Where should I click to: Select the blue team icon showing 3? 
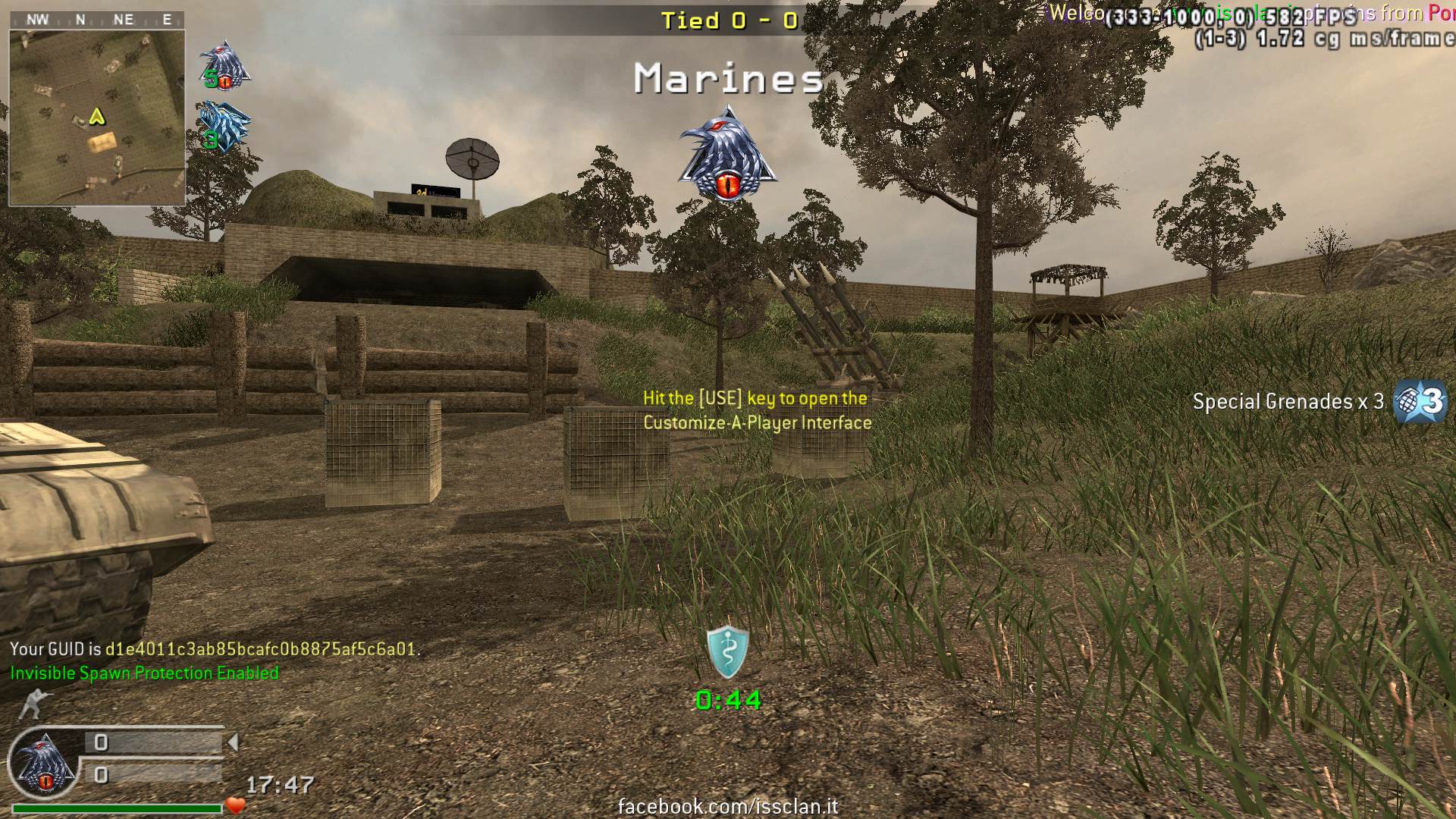(x=224, y=127)
